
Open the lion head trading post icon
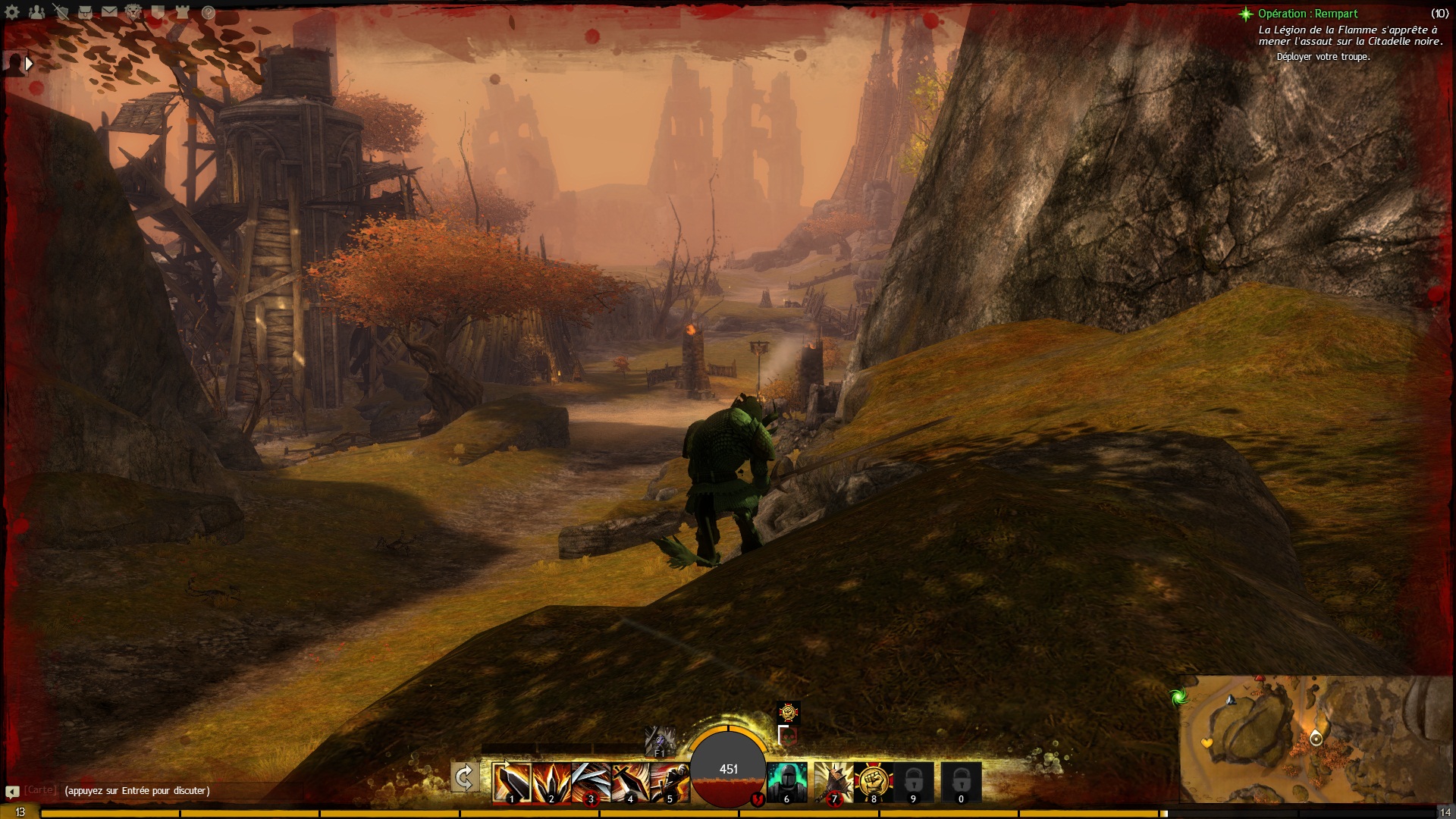pos(133,12)
